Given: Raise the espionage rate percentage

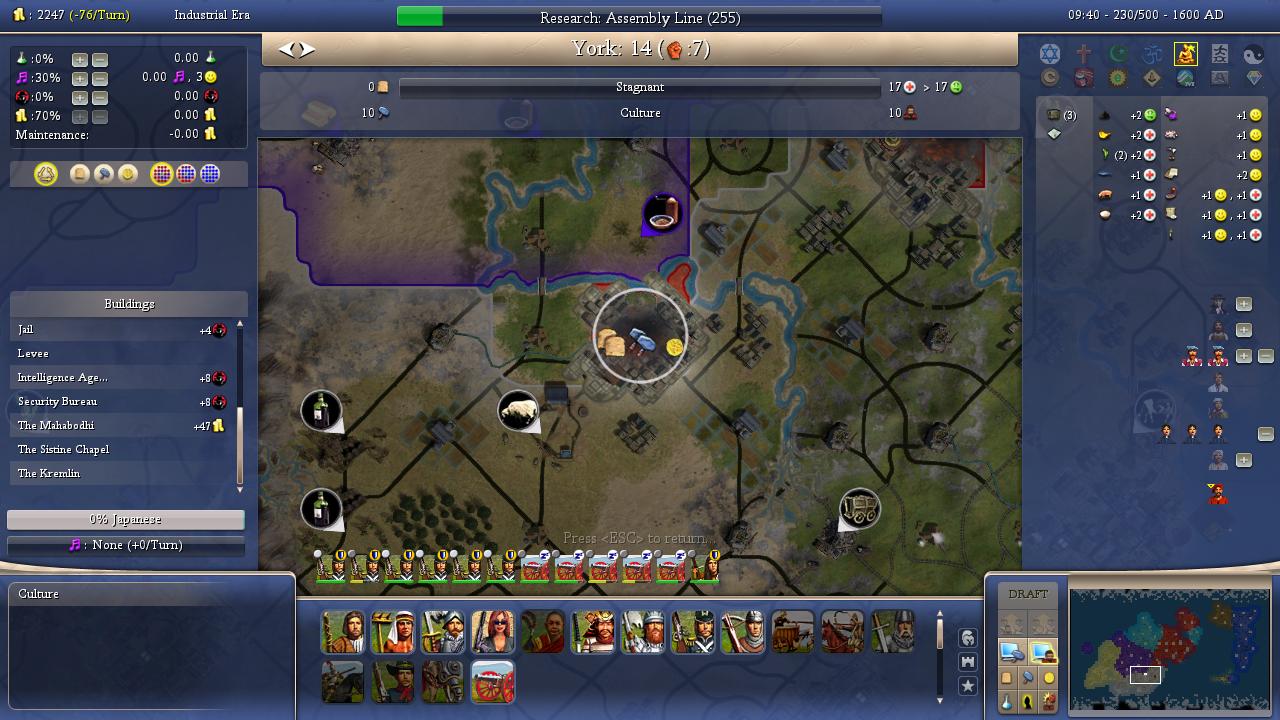Looking at the screenshot, I should pyautogui.click(x=80, y=97).
